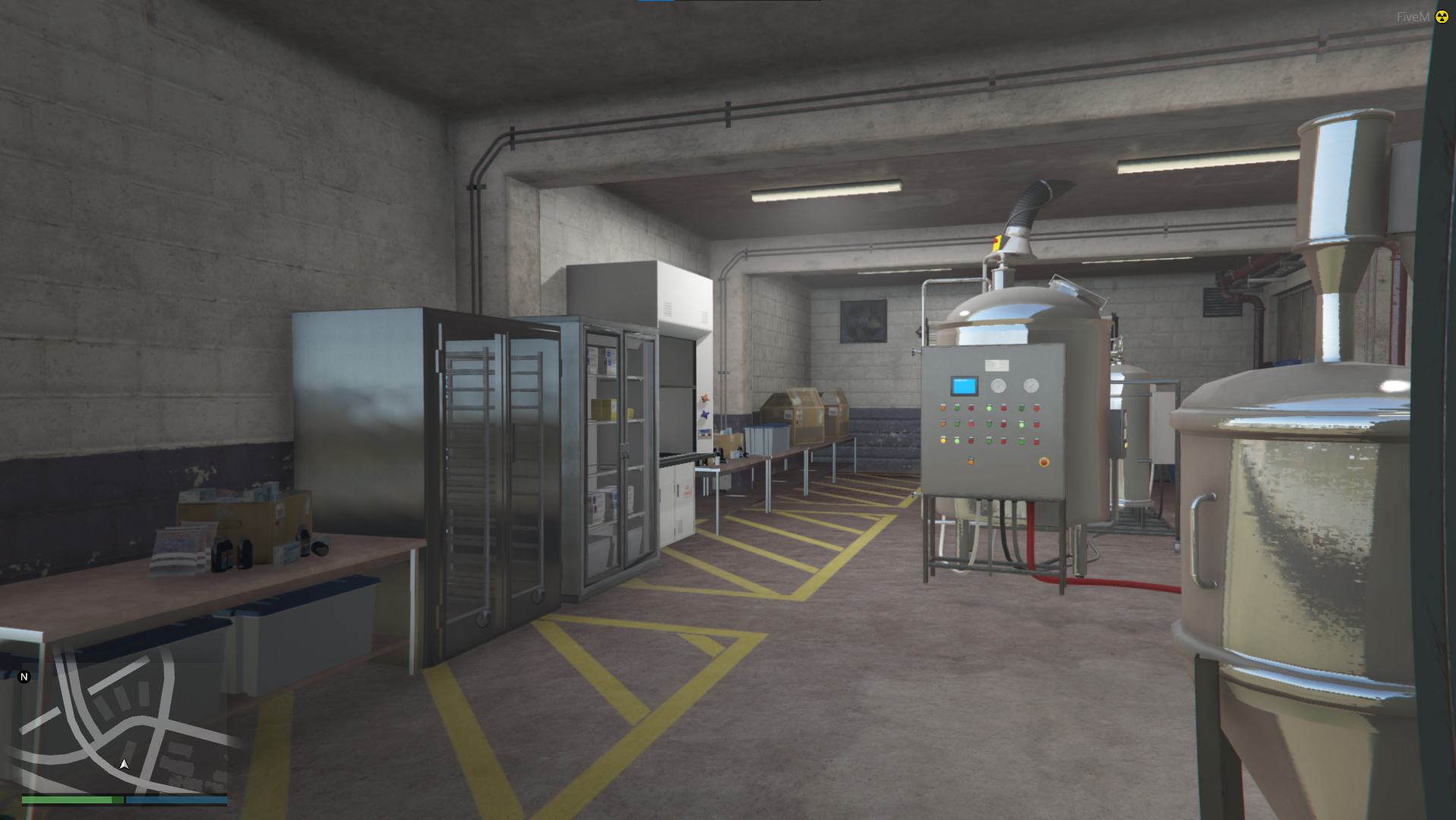Click the north marker on the minimap
Image resolution: width=1456 pixels, height=820 pixels.
tap(24, 676)
